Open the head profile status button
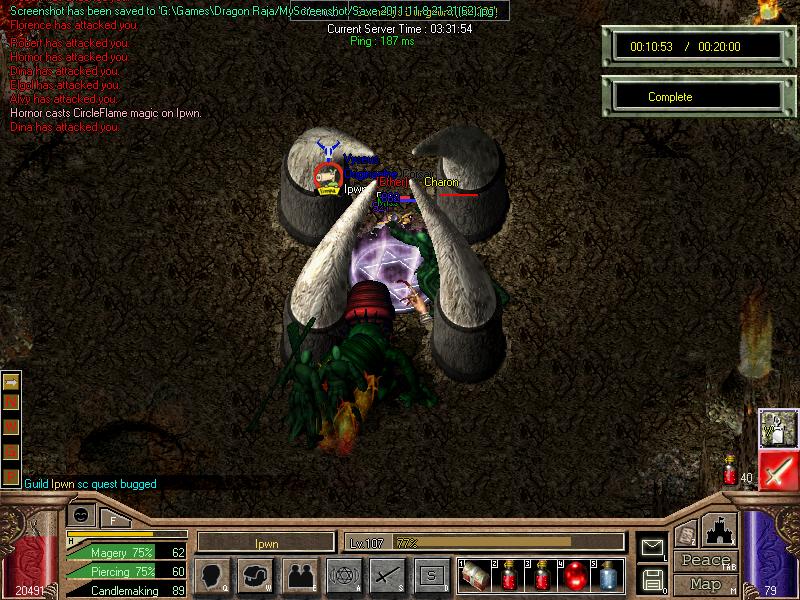Screen dimensions: 800x600 point(212,576)
